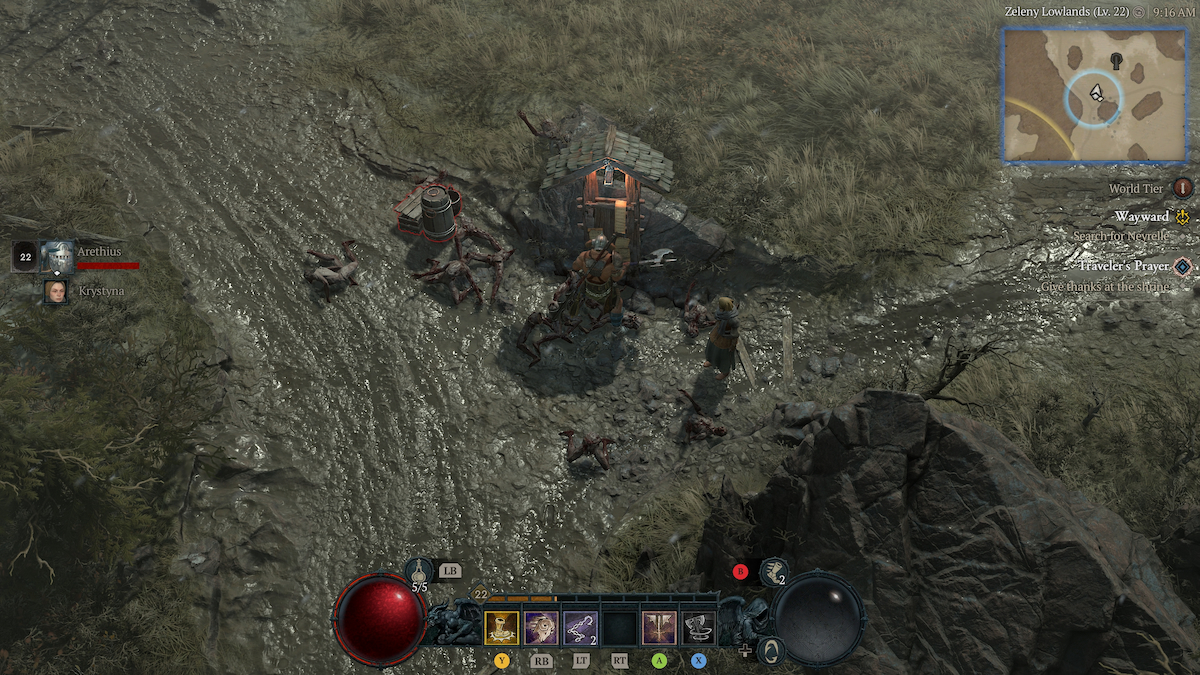This screenshot has height=675, width=1200.
Task: Click the World Tier icon
Action: click(1183, 188)
